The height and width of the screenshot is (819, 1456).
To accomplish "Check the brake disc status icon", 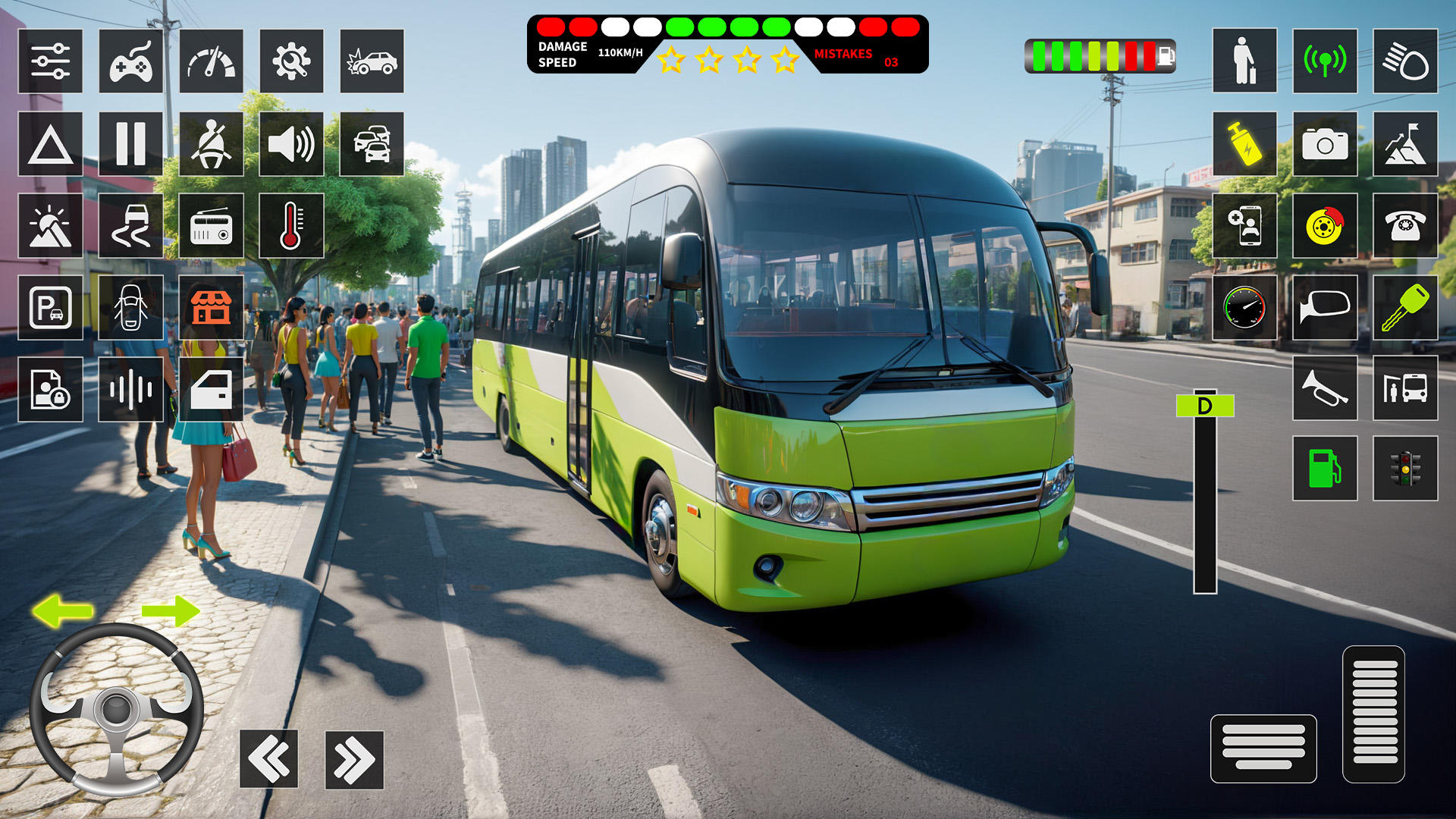I will 1326,226.
